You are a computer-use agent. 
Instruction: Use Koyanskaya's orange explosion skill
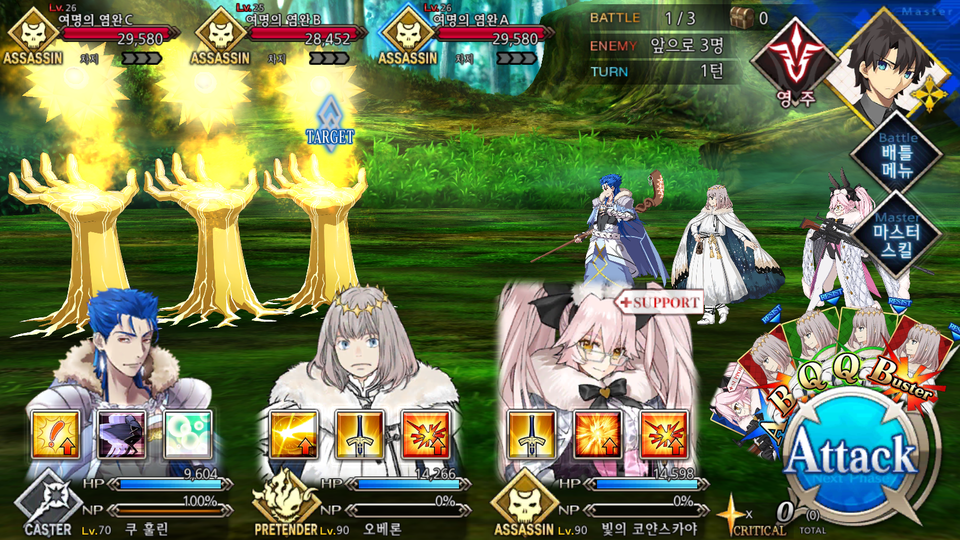point(596,433)
